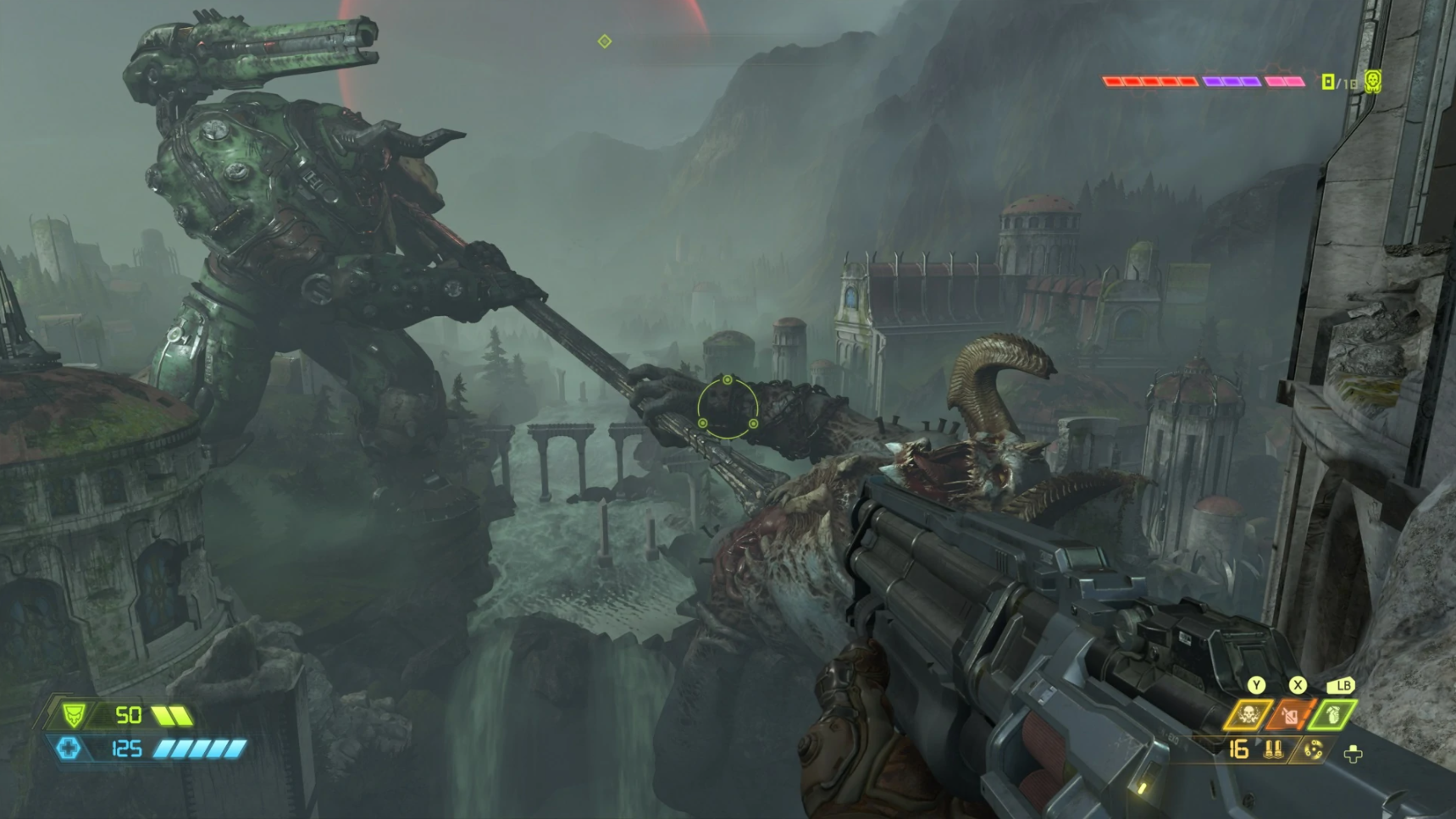Click the green armor shield icon
1456x819 pixels.
(73, 716)
